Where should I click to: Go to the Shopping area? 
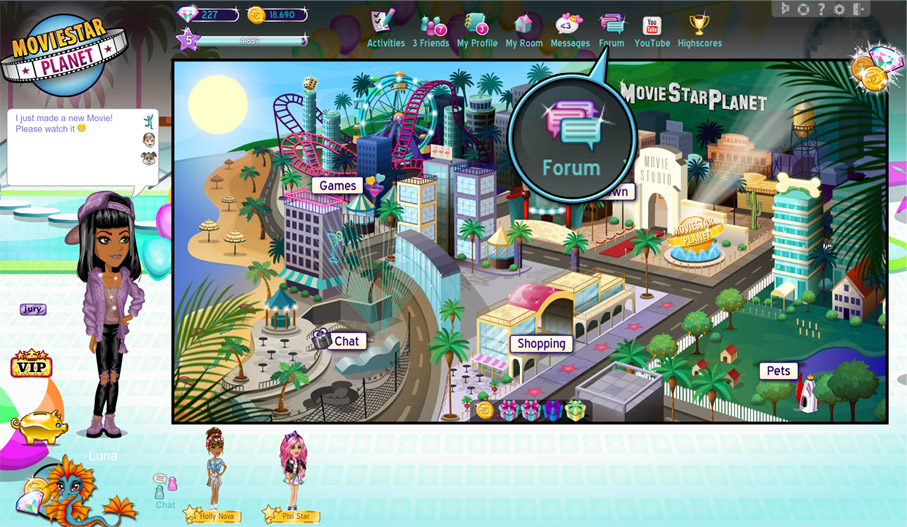[x=542, y=343]
